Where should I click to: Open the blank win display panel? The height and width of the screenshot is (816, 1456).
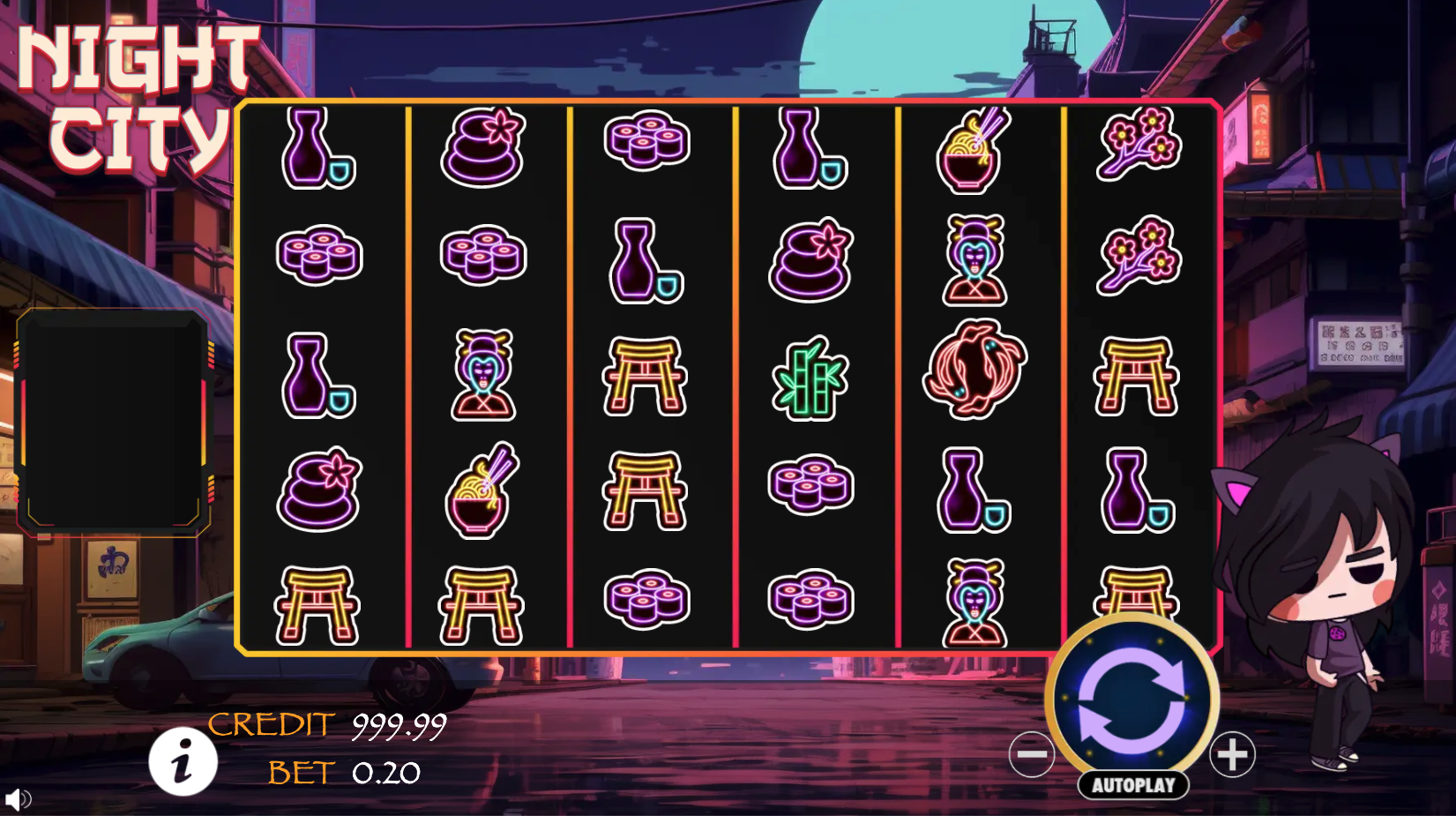click(x=115, y=419)
